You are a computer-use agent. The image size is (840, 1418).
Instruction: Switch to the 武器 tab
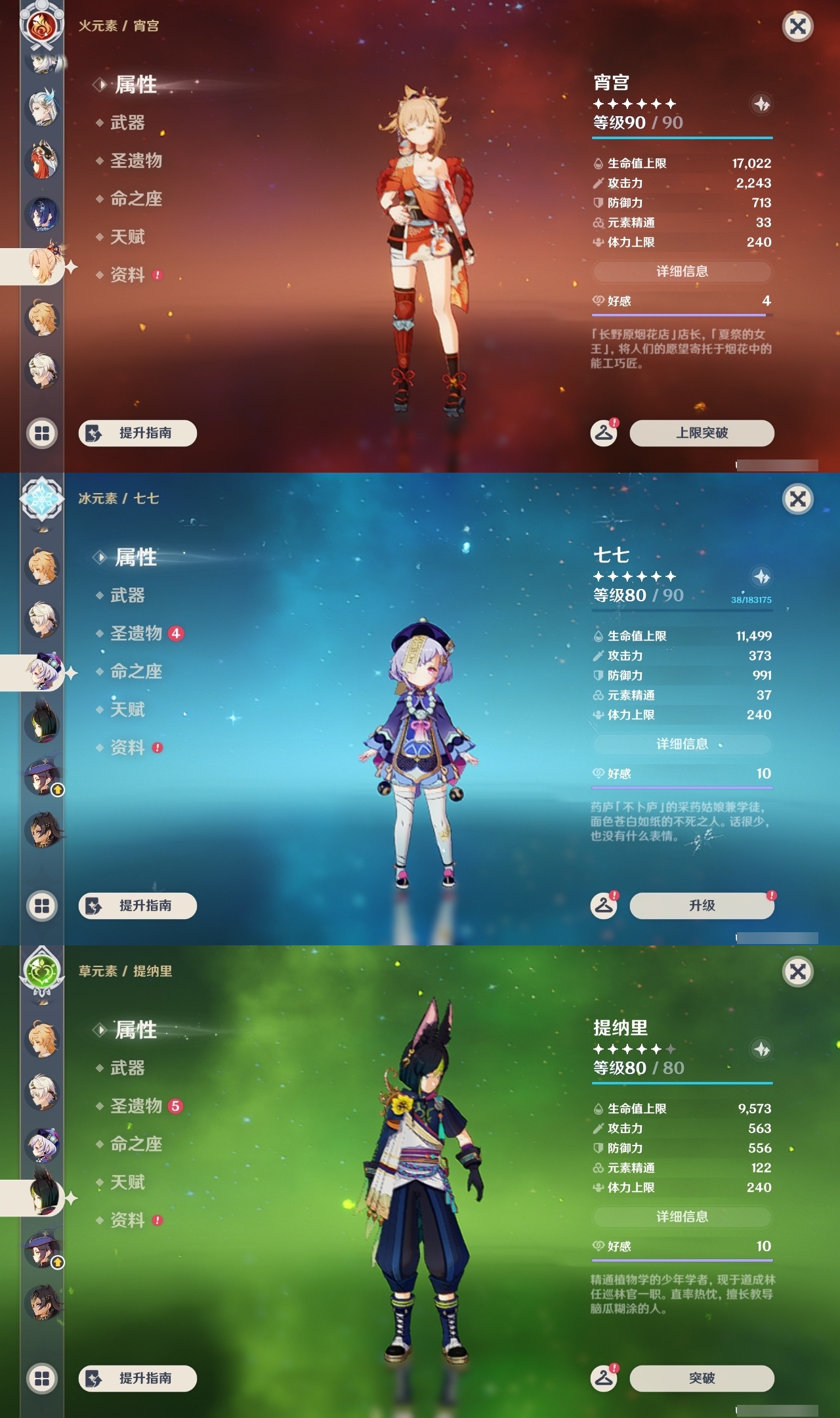point(127,123)
